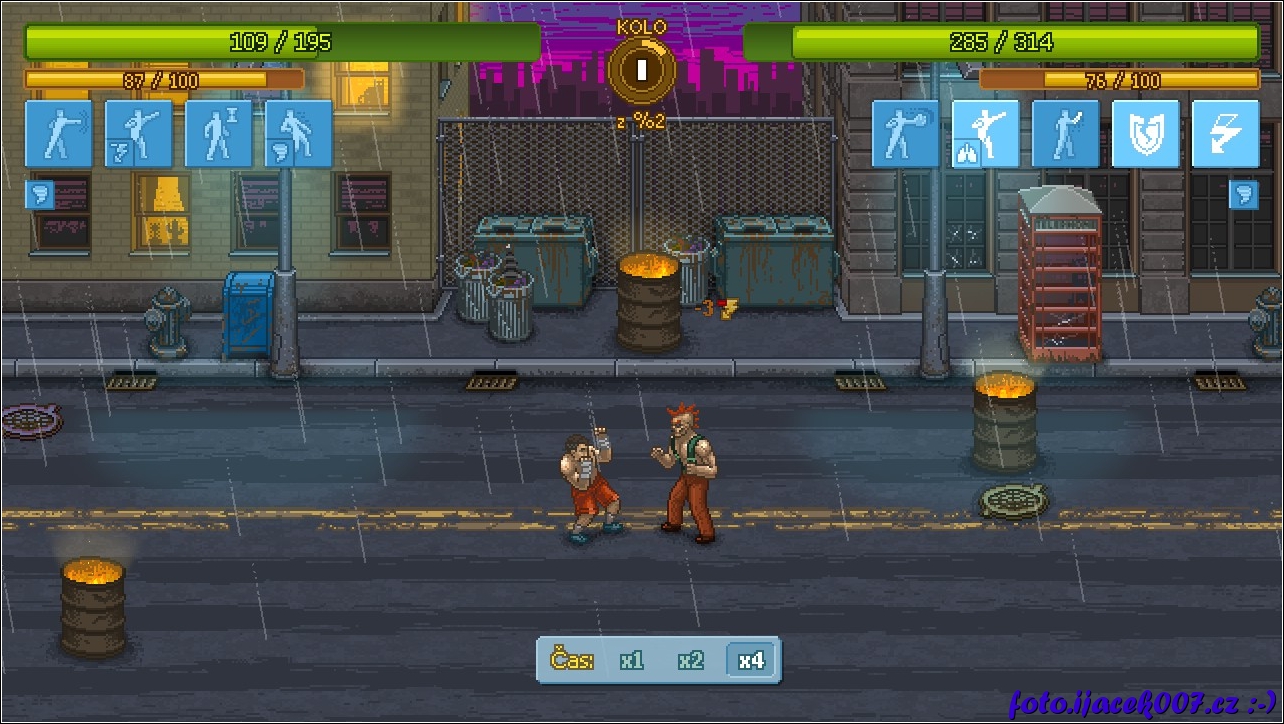This screenshot has width=1284, height=724.
Task: Select the x4 time speed
Action: pos(751,661)
